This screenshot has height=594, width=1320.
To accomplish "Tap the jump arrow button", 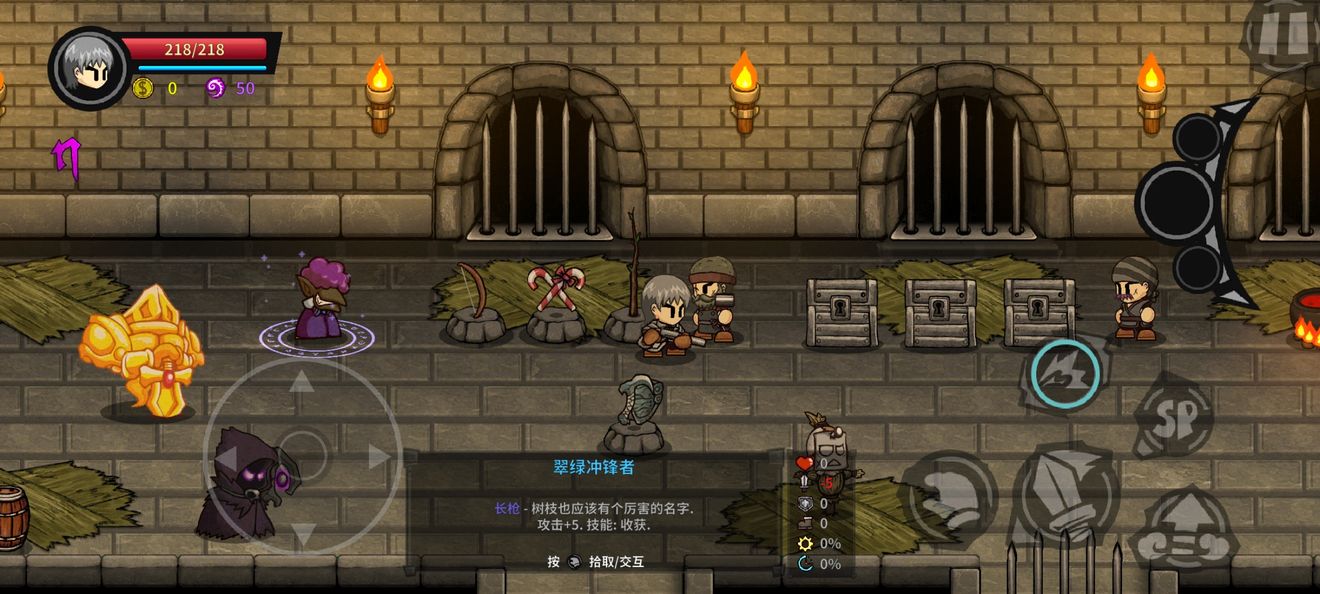I will coord(1184,530).
